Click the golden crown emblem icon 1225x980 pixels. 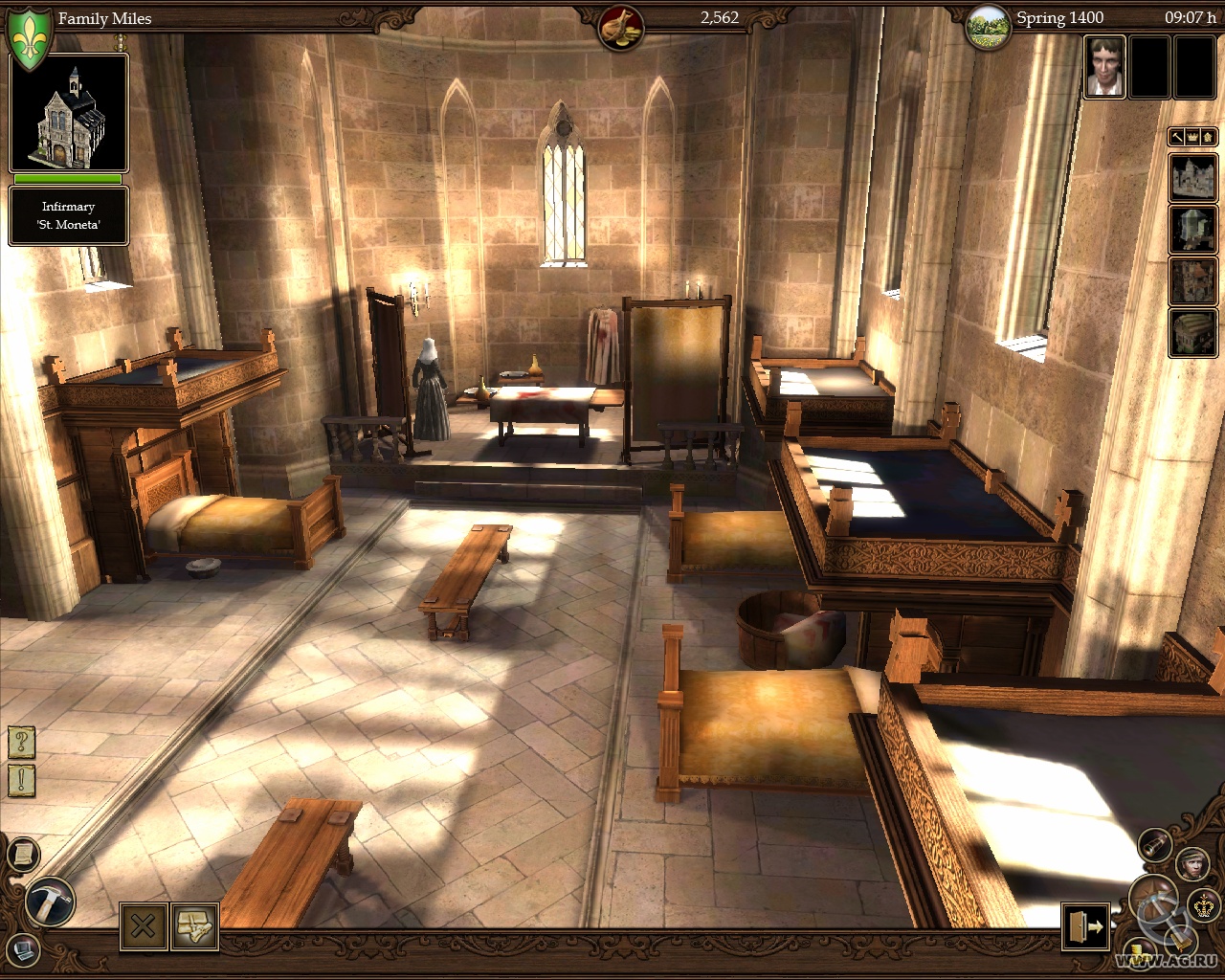(1204, 907)
